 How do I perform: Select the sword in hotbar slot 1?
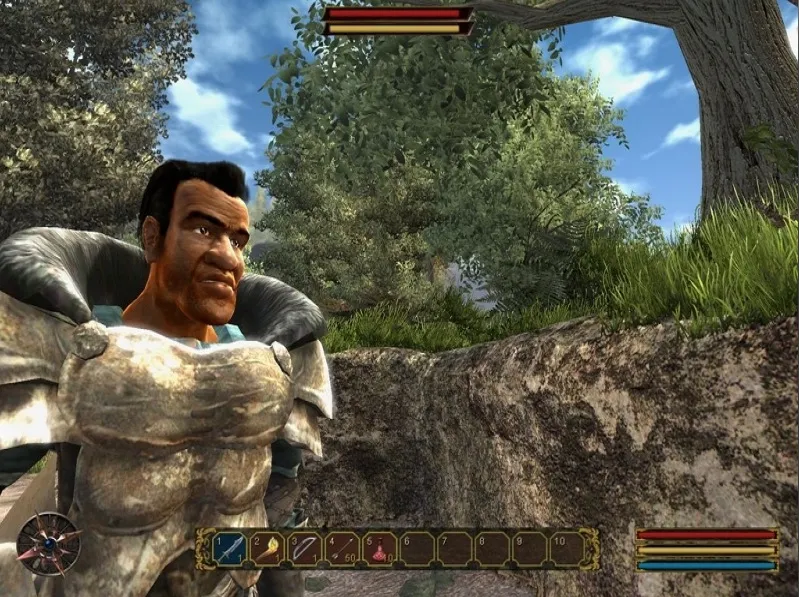(230, 549)
